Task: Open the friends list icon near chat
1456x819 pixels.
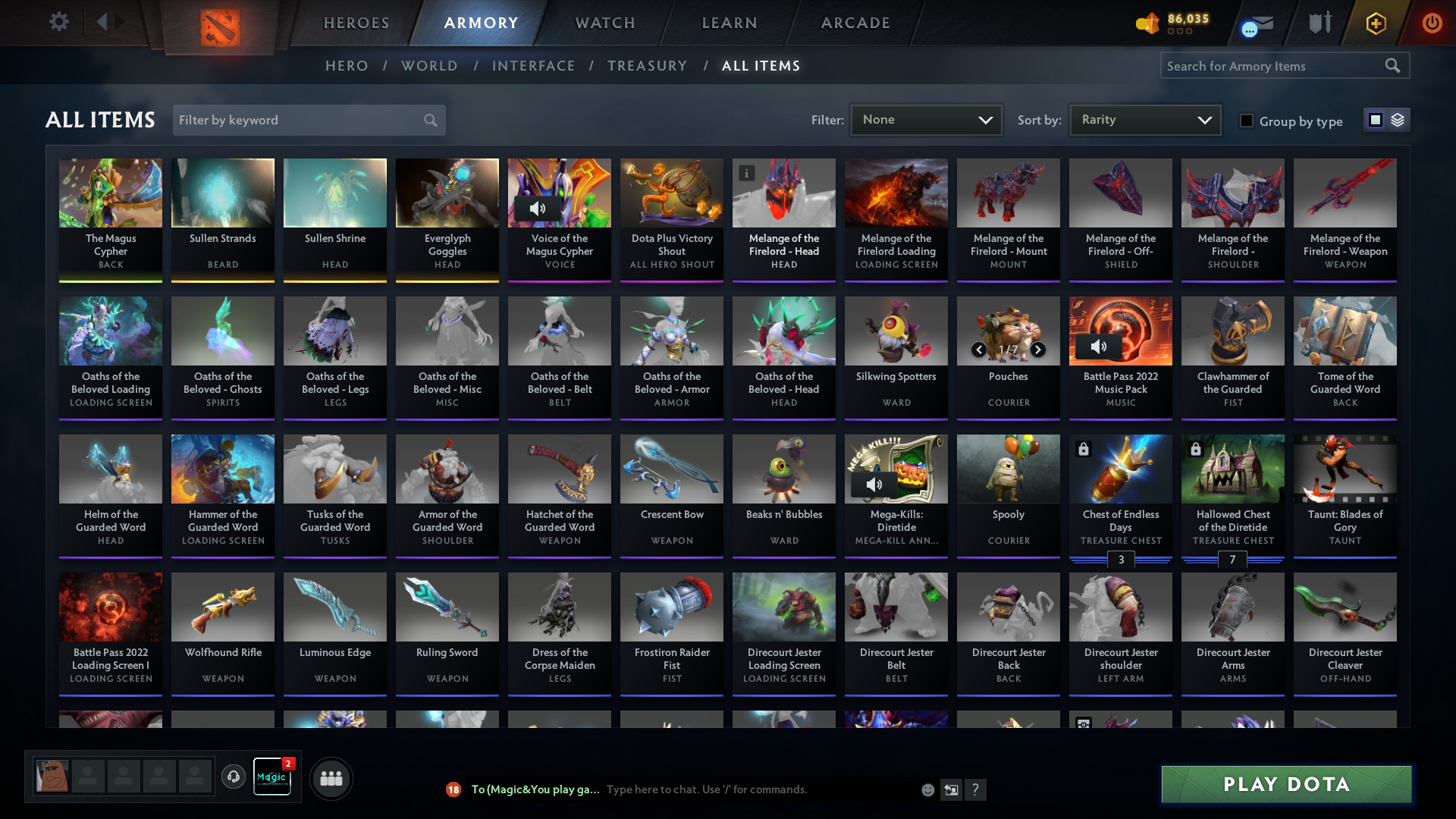Action: 330,778
